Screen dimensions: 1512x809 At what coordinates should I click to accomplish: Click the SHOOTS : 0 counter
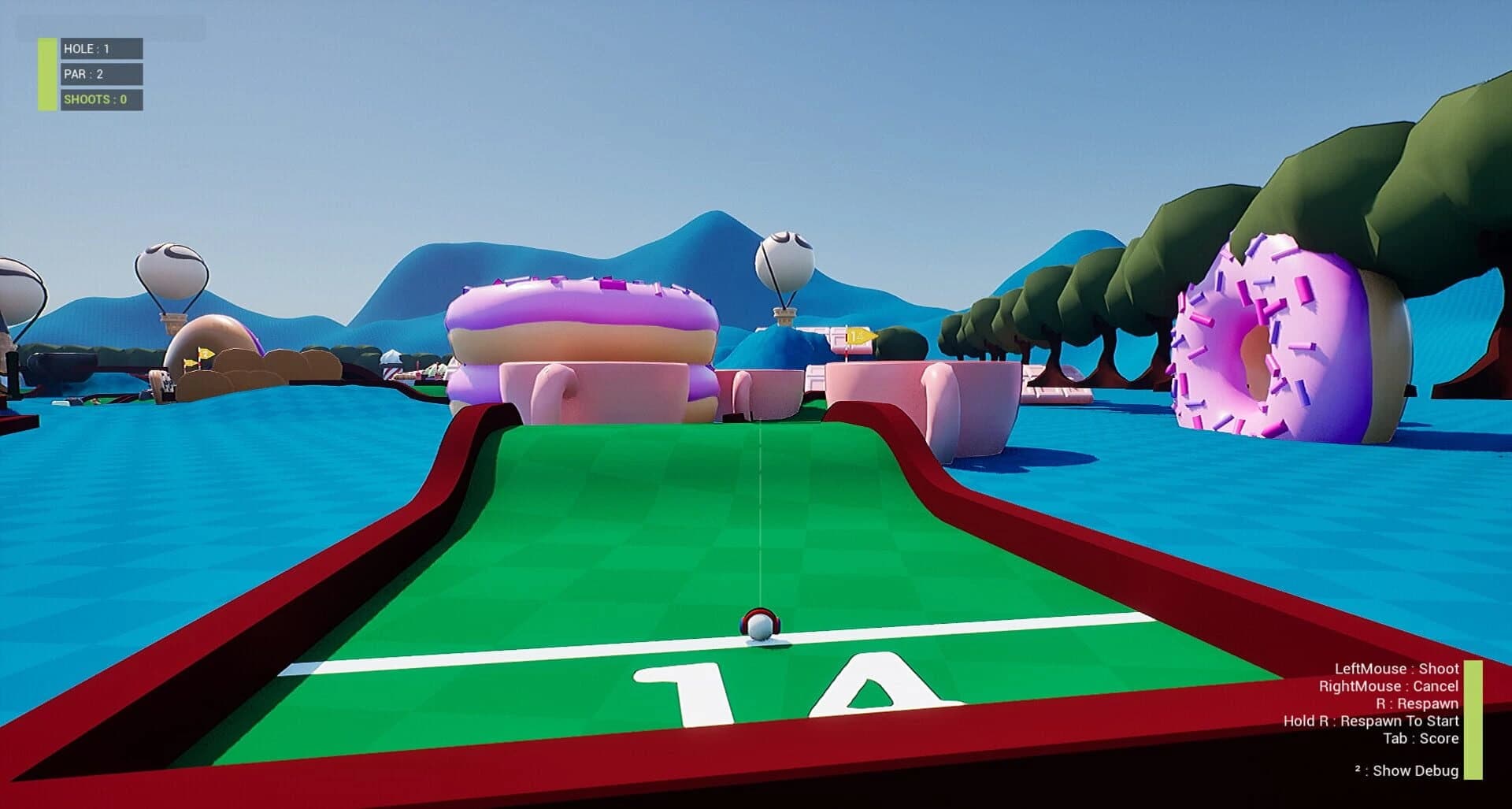pos(94,100)
